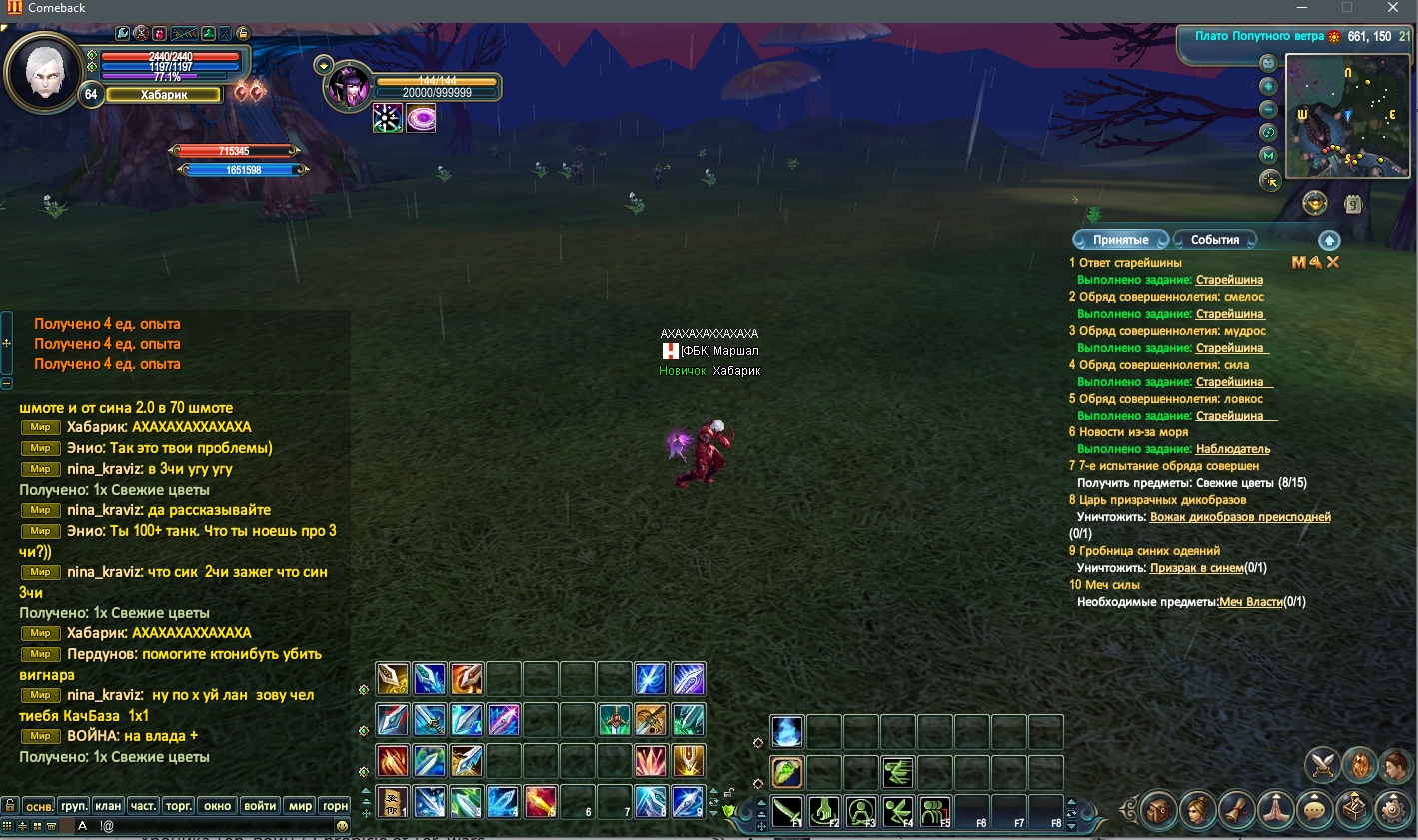Open the backpack inventory icon

1159,809
